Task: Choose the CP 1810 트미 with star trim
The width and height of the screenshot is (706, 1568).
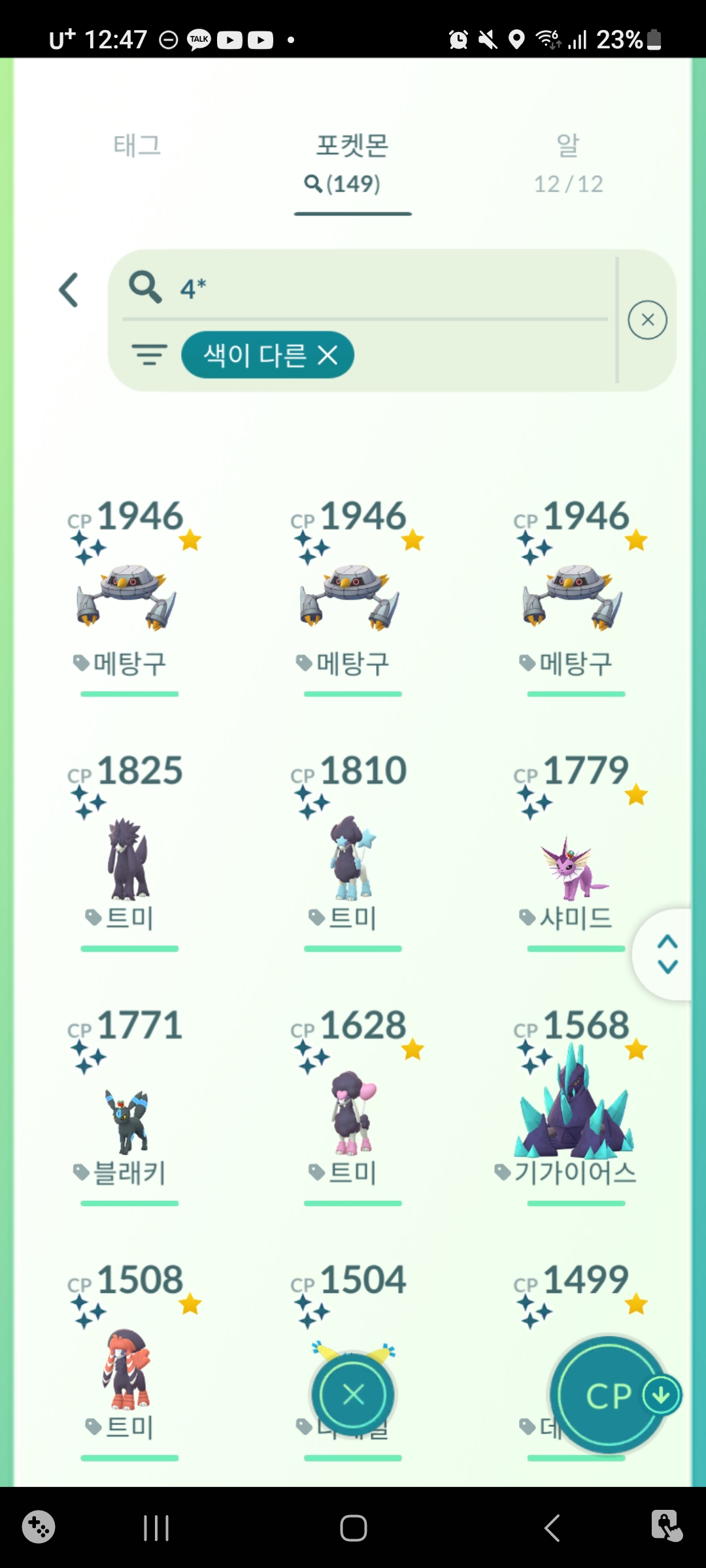Action: coord(352,856)
